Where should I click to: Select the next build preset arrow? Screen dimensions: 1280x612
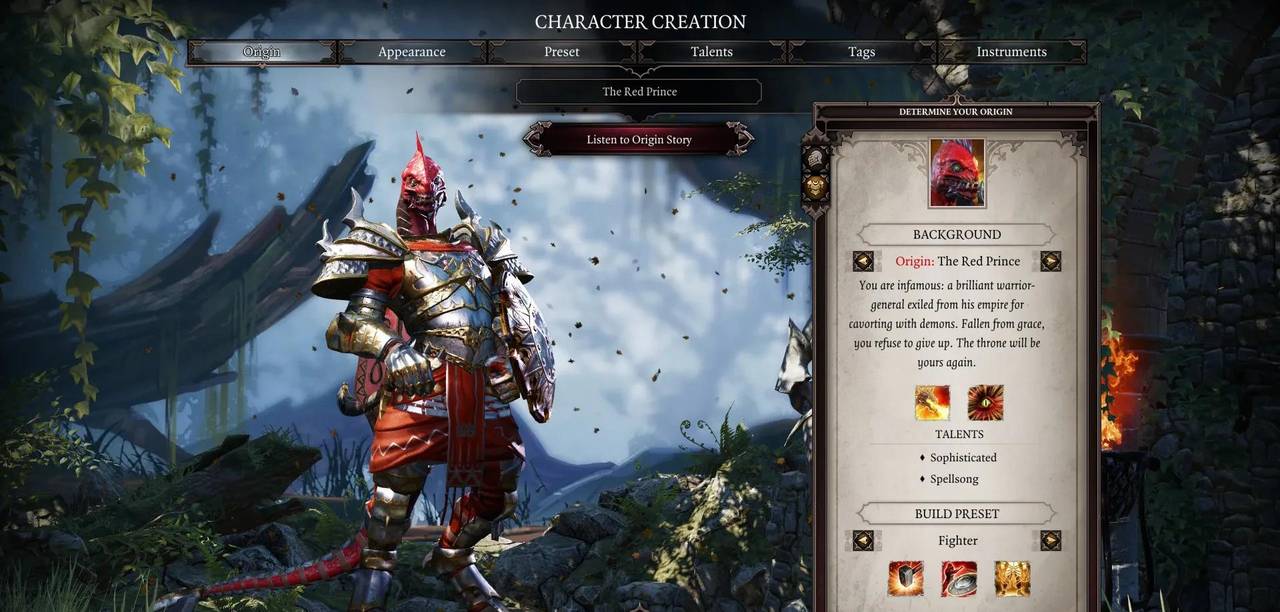pos(1050,541)
